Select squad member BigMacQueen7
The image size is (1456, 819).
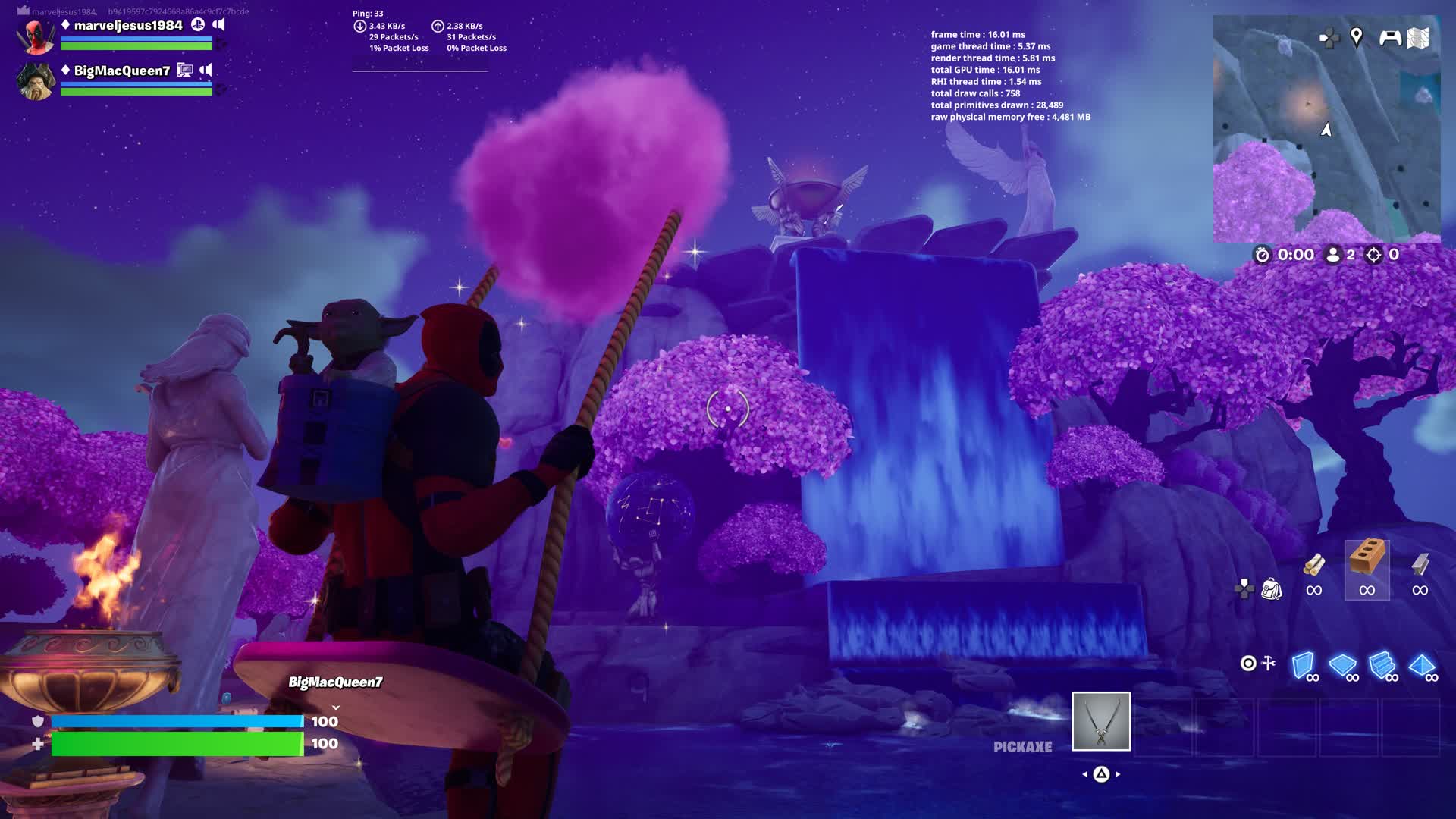pos(121,71)
